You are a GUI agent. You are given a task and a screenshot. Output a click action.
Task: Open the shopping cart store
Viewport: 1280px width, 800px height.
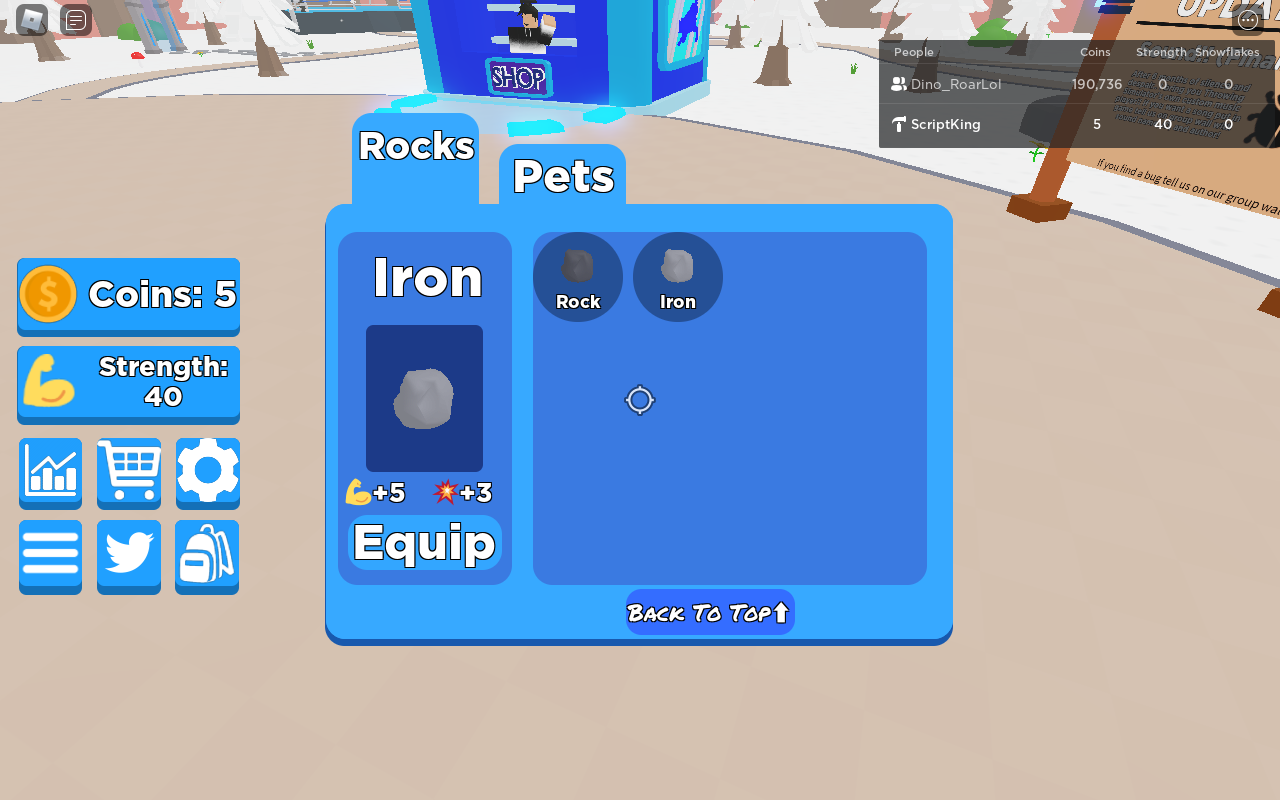click(128, 473)
